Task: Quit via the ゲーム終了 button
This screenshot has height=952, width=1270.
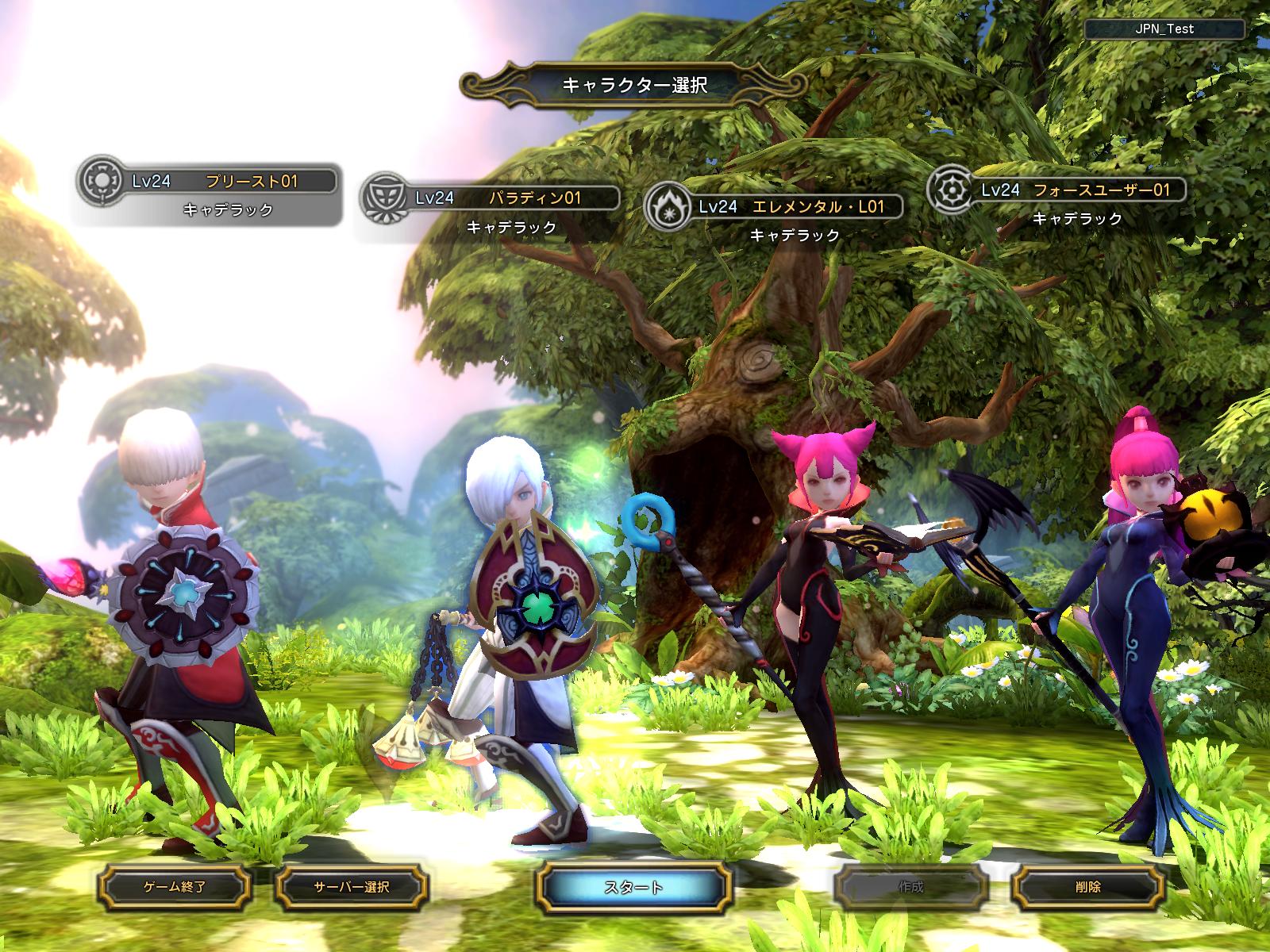Action: click(x=175, y=886)
